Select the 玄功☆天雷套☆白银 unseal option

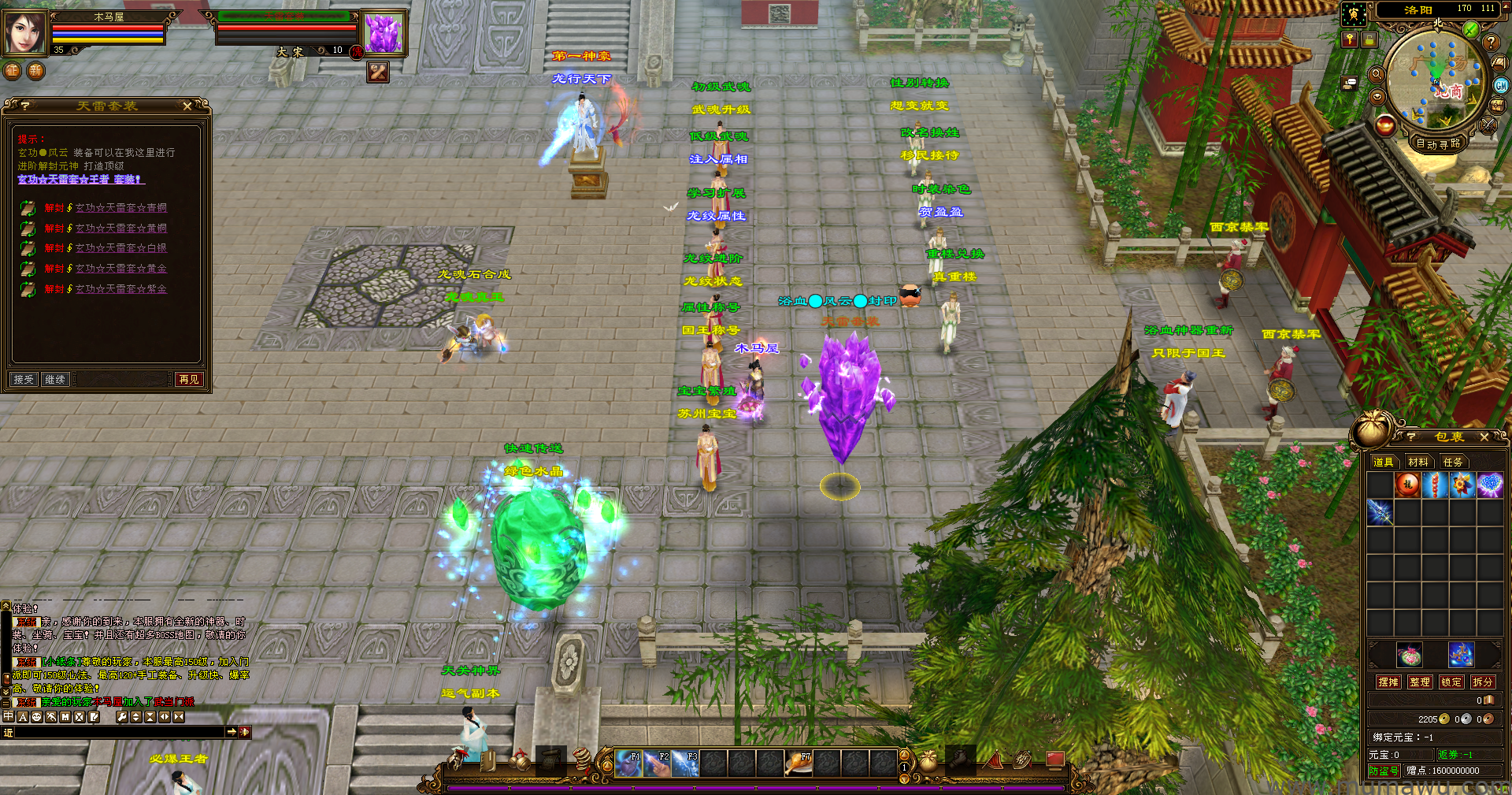point(120,248)
